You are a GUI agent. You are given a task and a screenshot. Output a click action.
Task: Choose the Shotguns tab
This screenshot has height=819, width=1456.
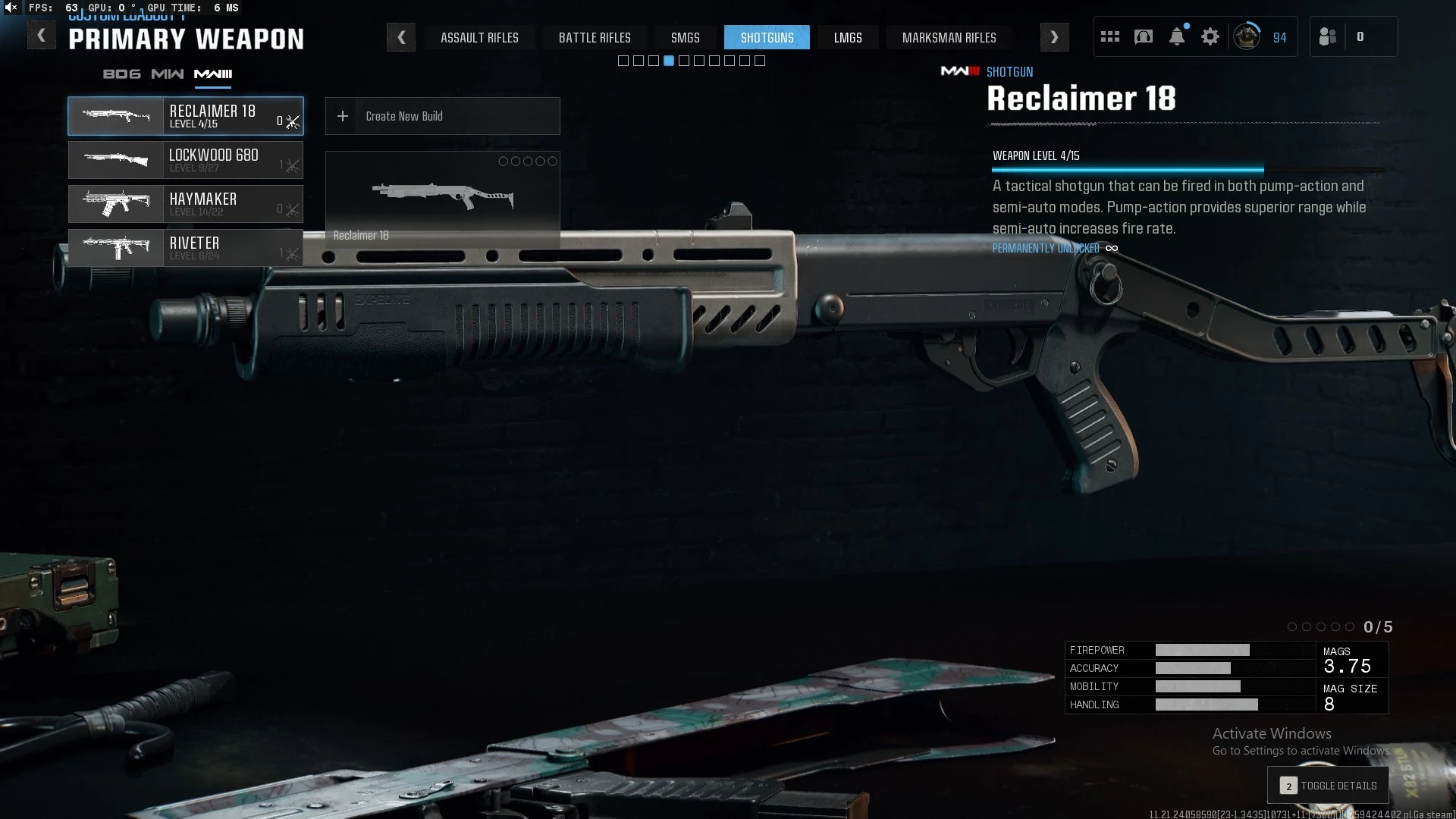[767, 37]
